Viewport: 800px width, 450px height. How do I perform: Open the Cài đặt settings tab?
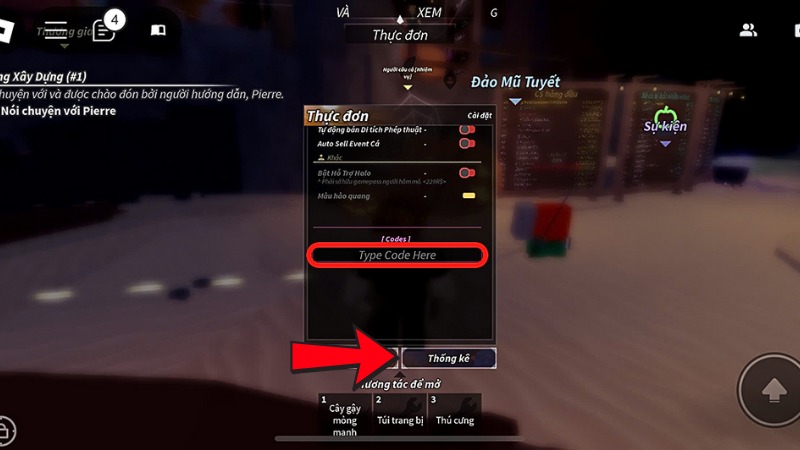coord(479,117)
